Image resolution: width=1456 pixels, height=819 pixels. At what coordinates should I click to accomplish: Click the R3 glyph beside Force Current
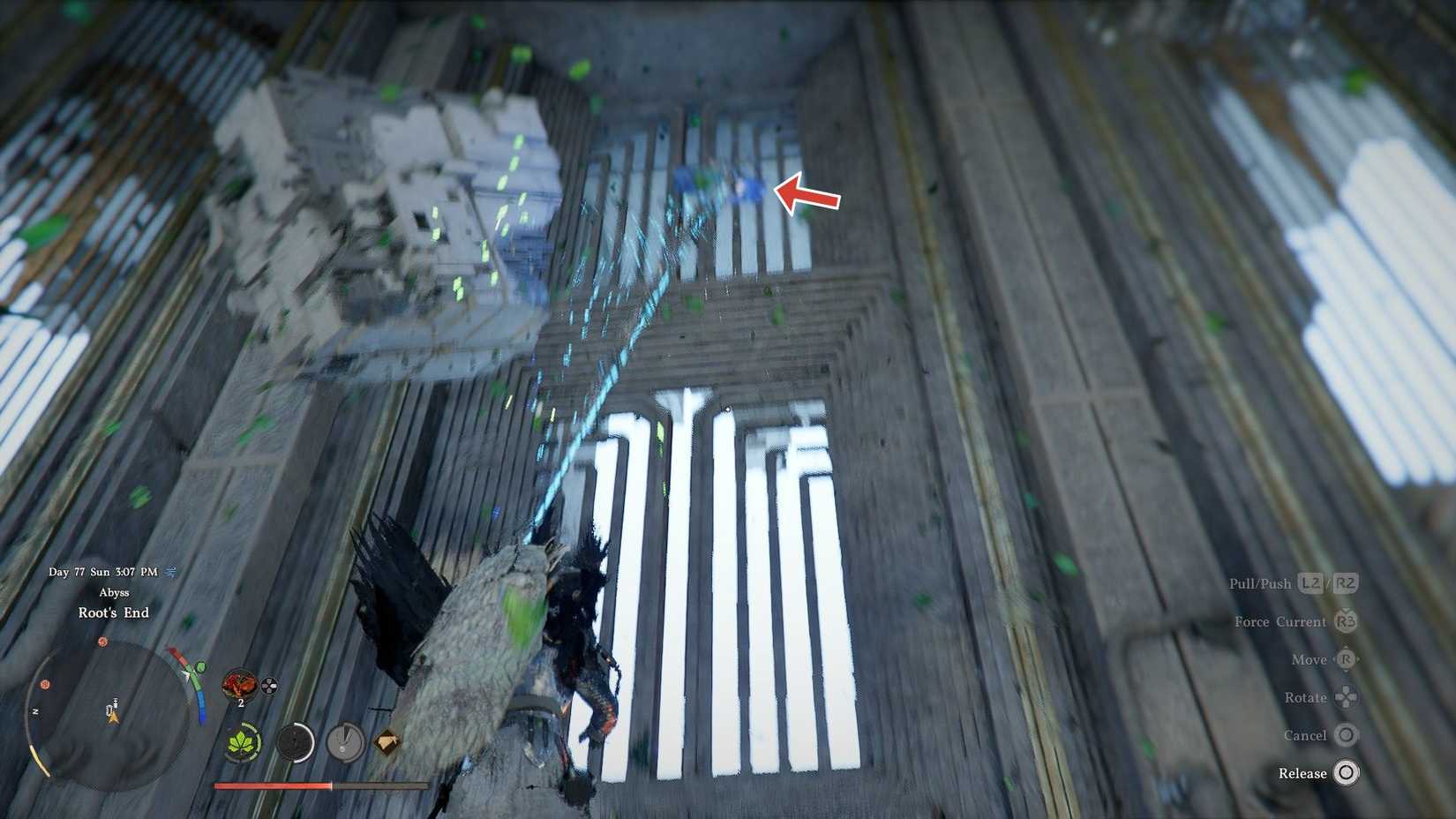(x=1344, y=622)
